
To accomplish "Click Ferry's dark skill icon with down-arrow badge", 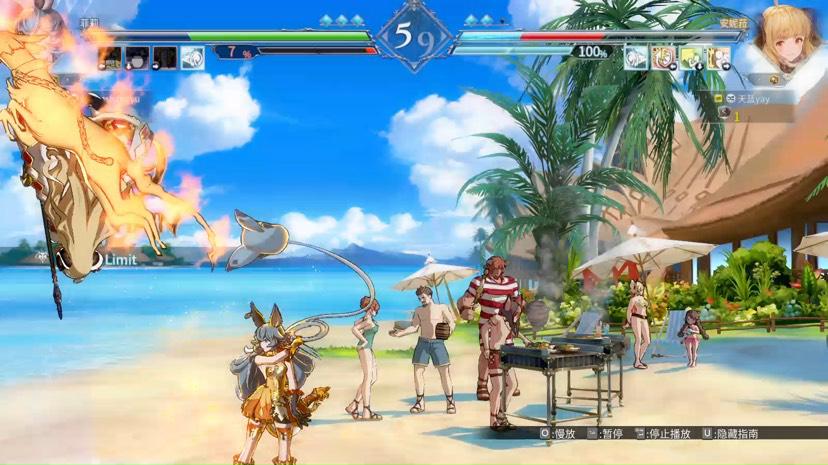I will [x=138, y=58].
